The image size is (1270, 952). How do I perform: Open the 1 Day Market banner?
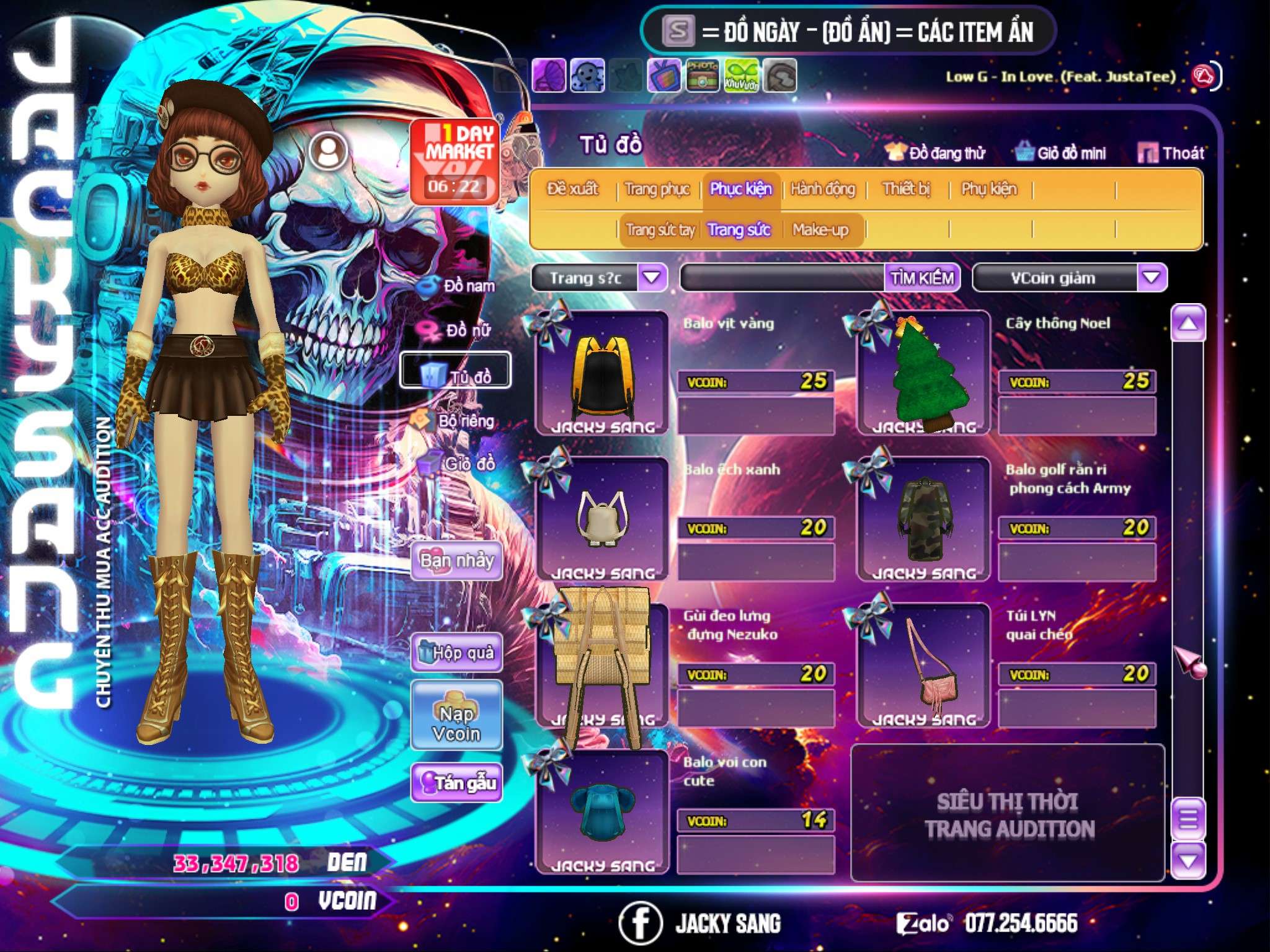tap(456, 161)
